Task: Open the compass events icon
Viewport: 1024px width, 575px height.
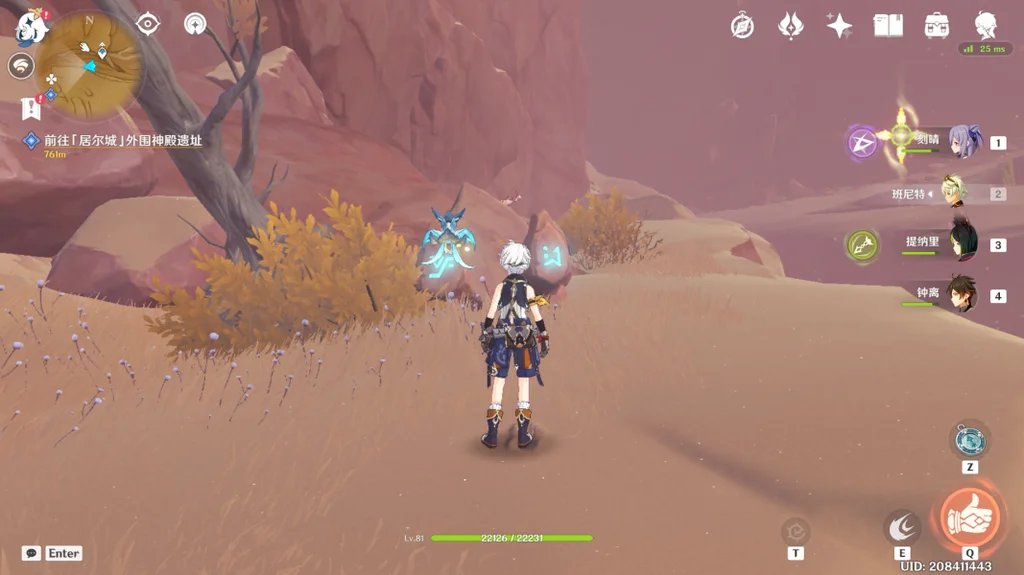Action: tap(742, 26)
